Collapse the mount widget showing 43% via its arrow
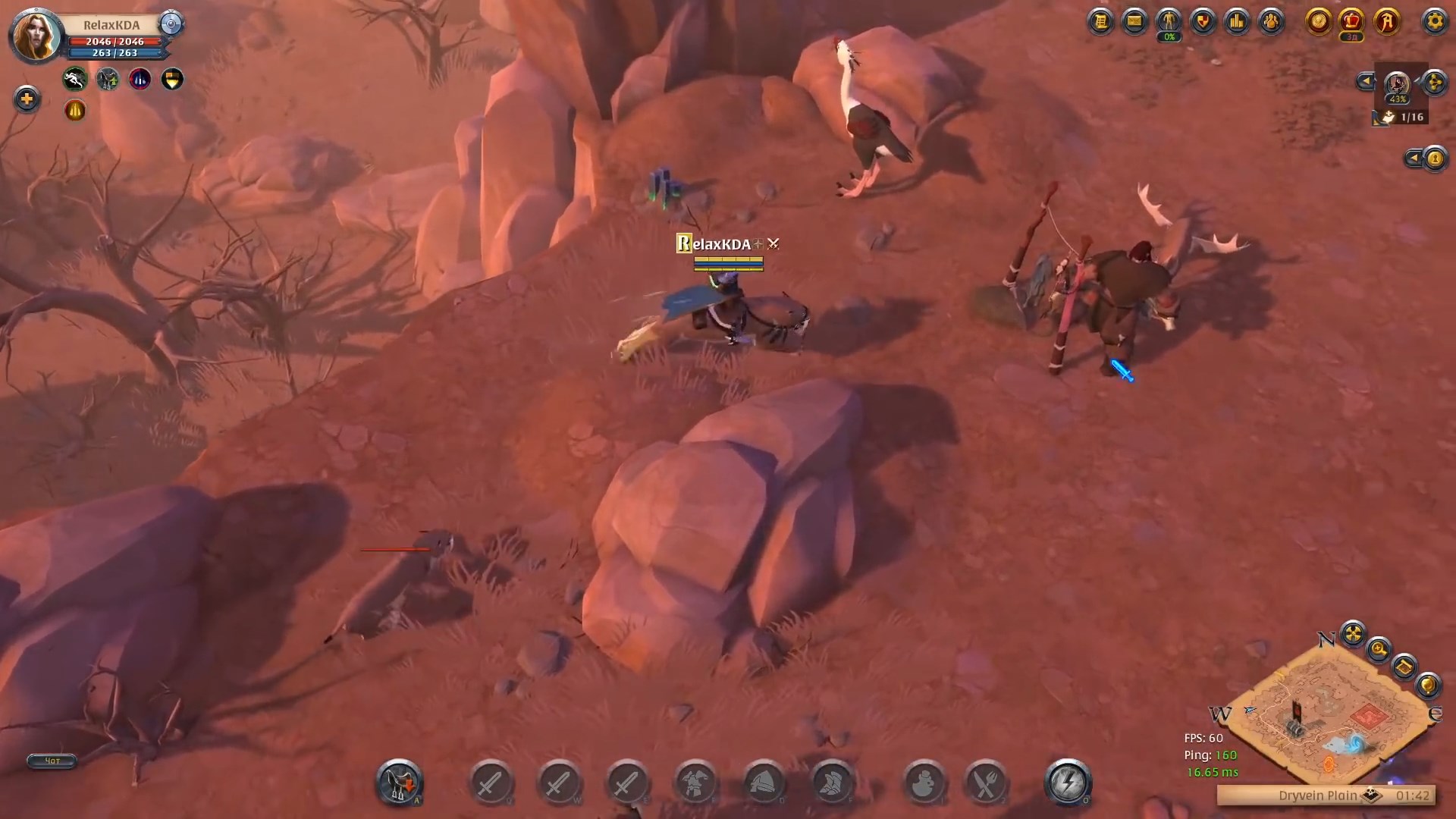Image resolution: width=1456 pixels, height=819 pixels. (x=1365, y=80)
